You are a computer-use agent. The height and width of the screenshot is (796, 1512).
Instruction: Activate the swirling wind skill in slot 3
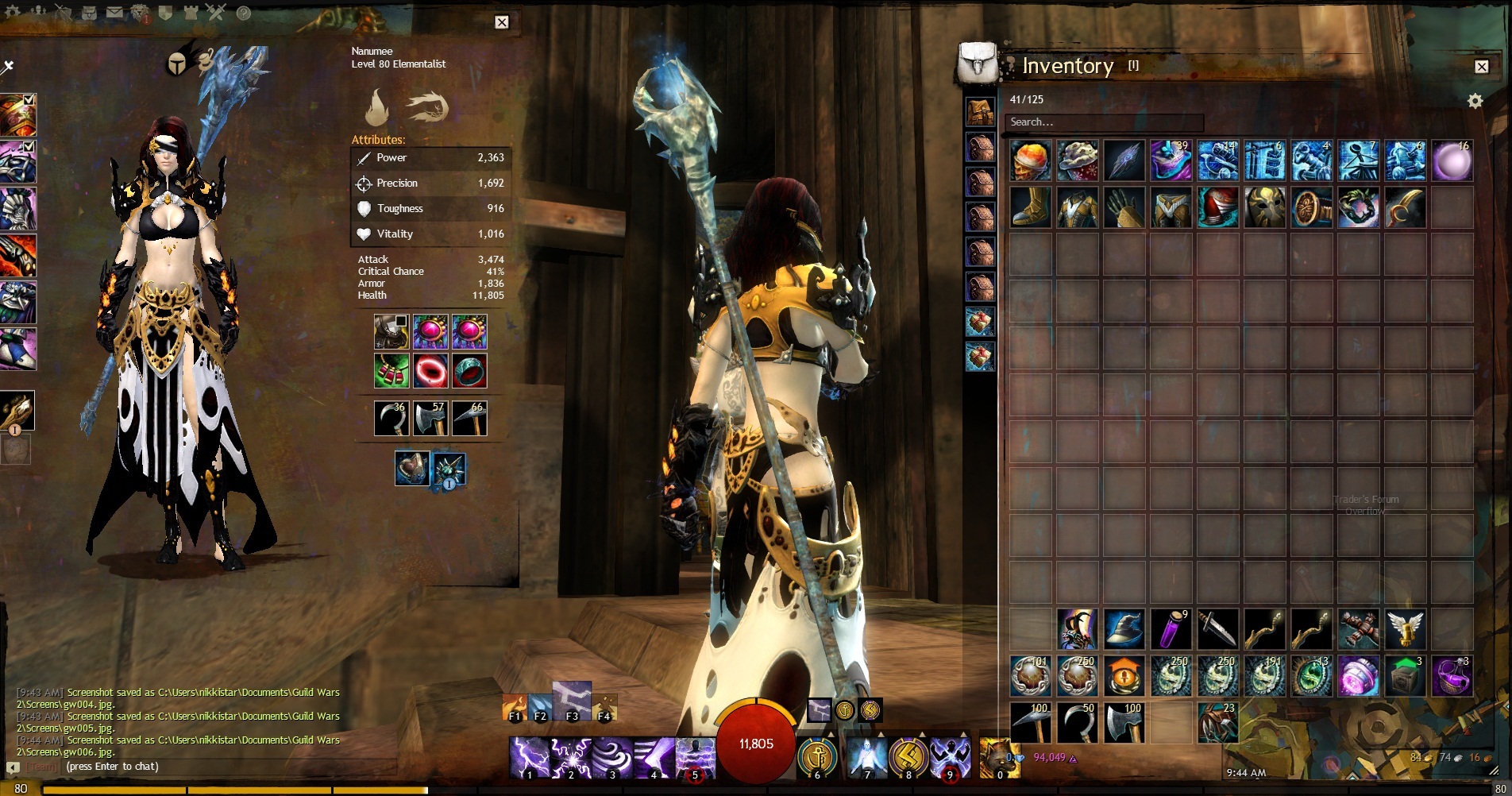click(611, 757)
